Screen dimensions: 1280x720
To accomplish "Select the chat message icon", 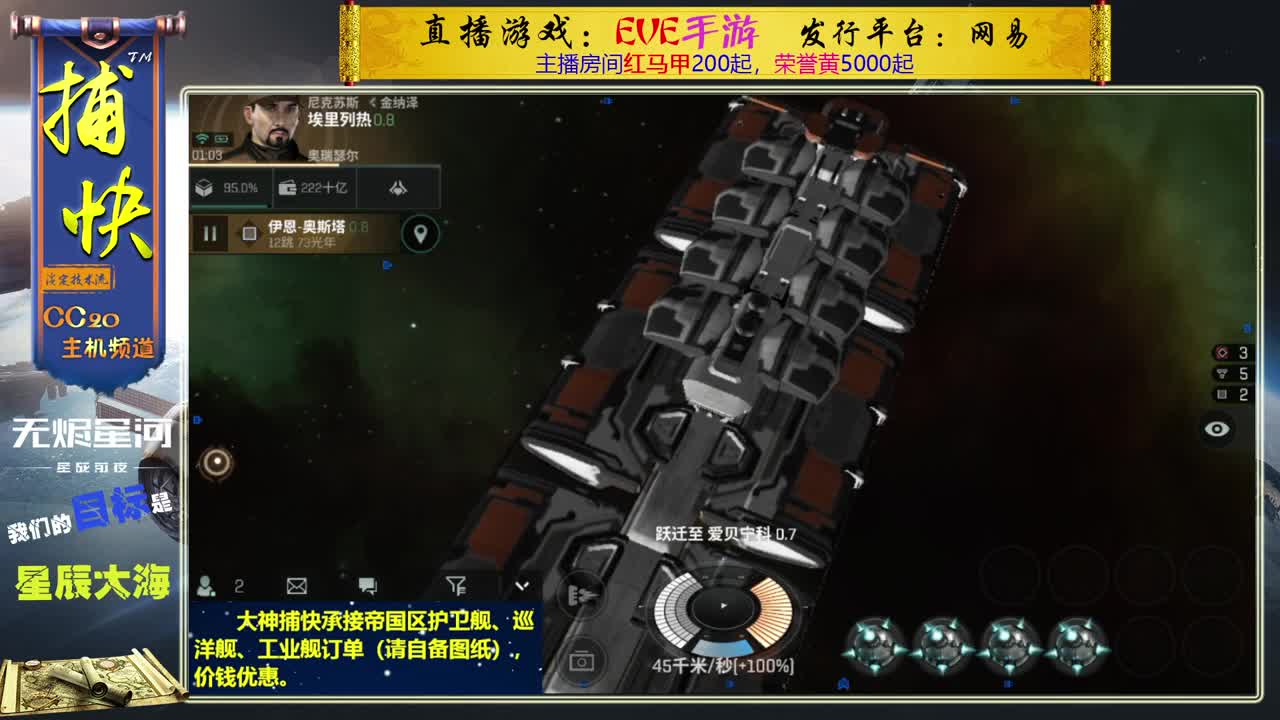I will coord(366,584).
